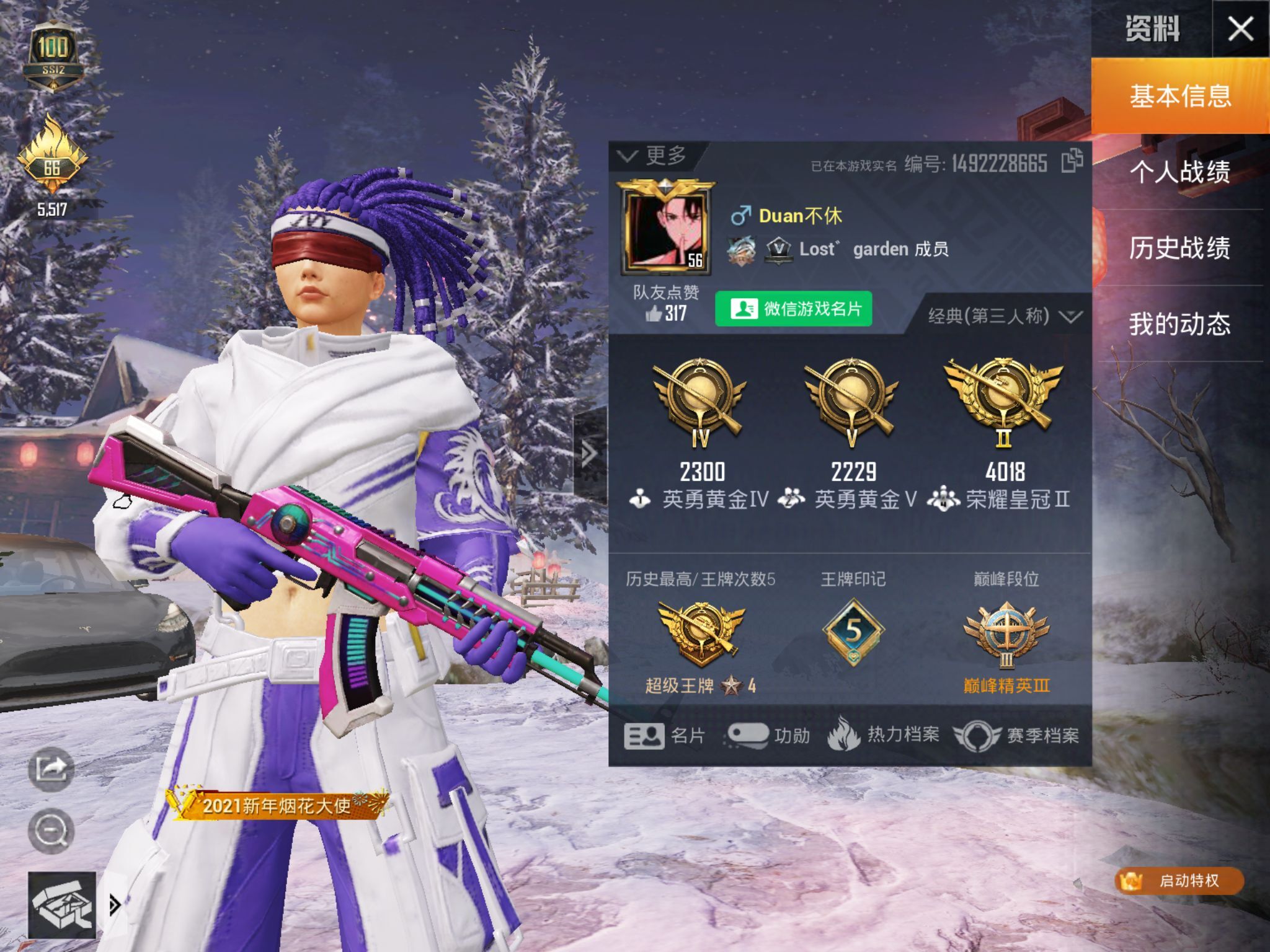Collapse the panel with the double-arrow handle
Screen dimensions: 1270x952
(x=588, y=454)
